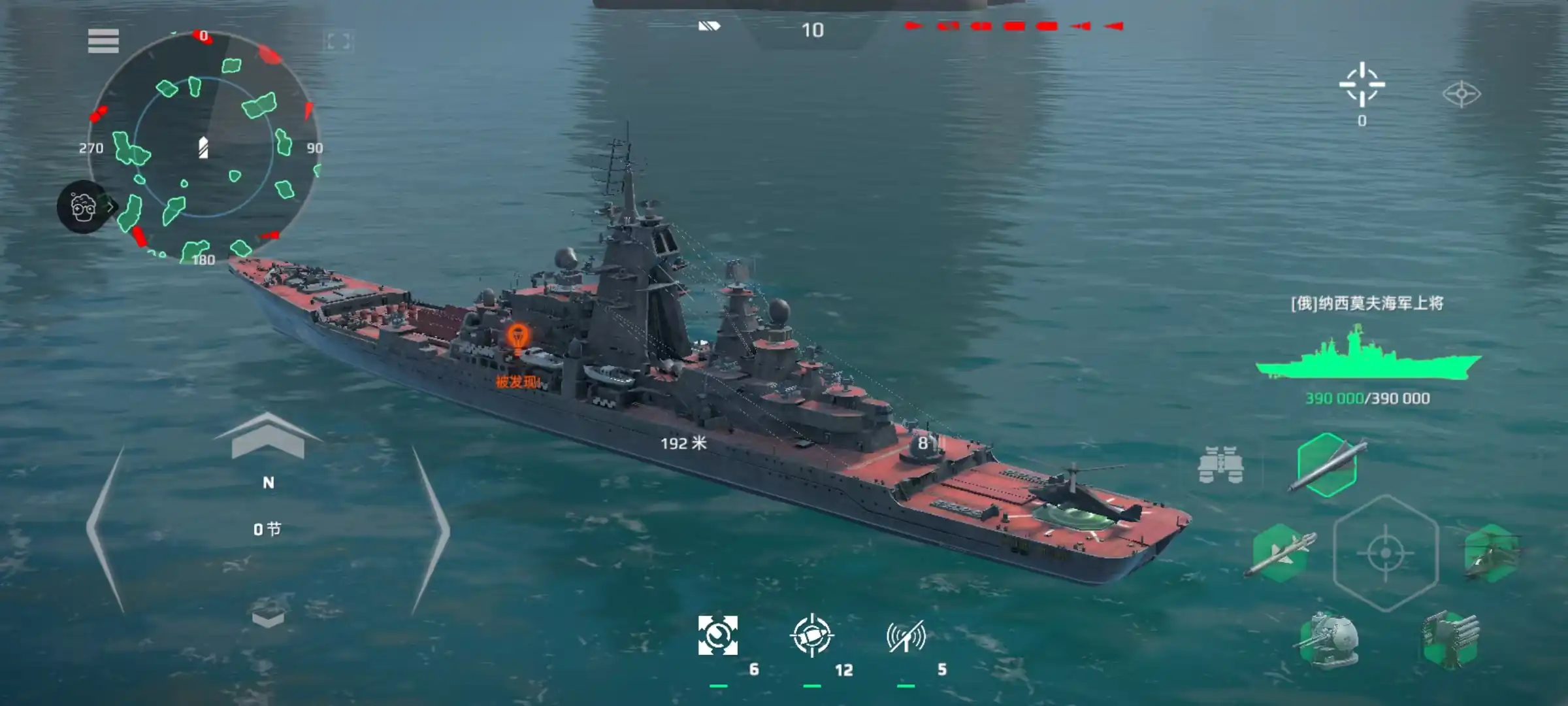Use the targeting consumable showing count 12
Viewport: 1568px width, 706px height.
(811, 635)
